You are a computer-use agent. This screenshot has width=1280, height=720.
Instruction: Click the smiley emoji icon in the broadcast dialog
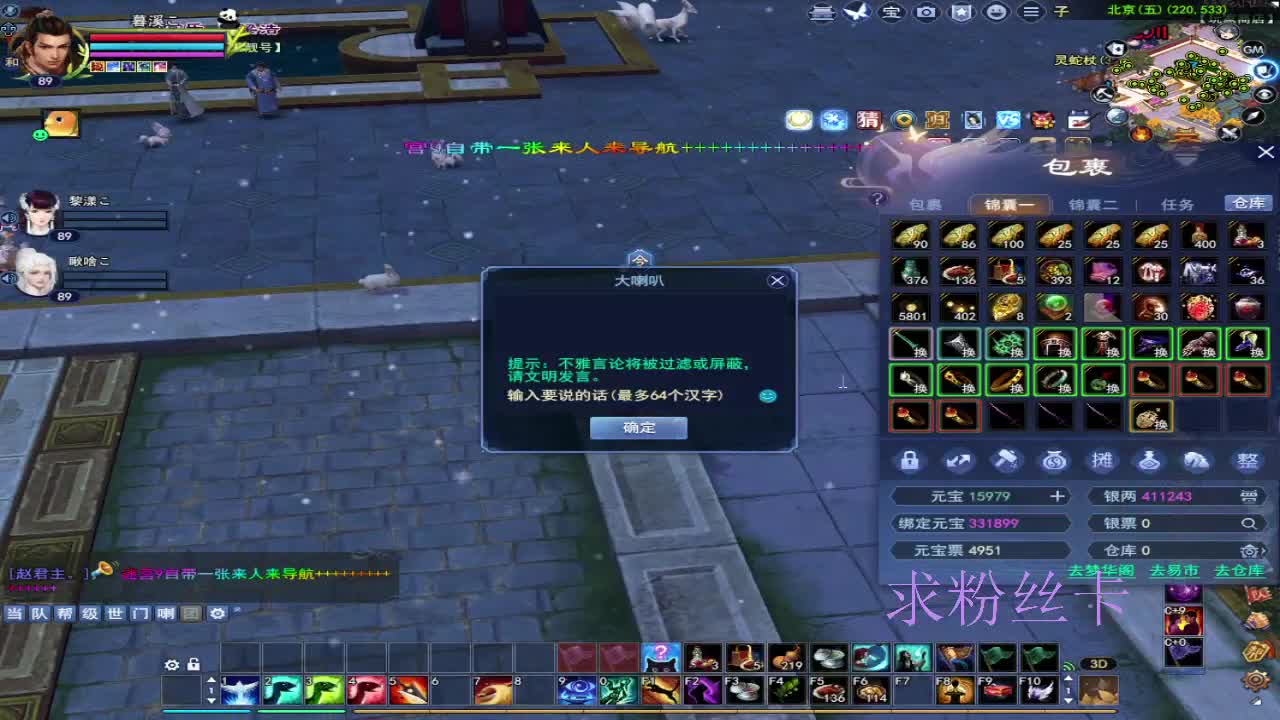[x=767, y=396]
